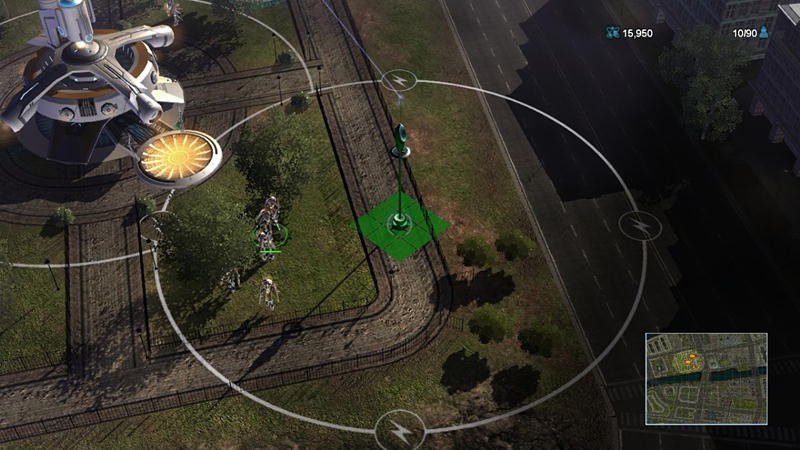Select the unit with the green selection ring
The image size is (800, 450).
[x=268, y=236]
